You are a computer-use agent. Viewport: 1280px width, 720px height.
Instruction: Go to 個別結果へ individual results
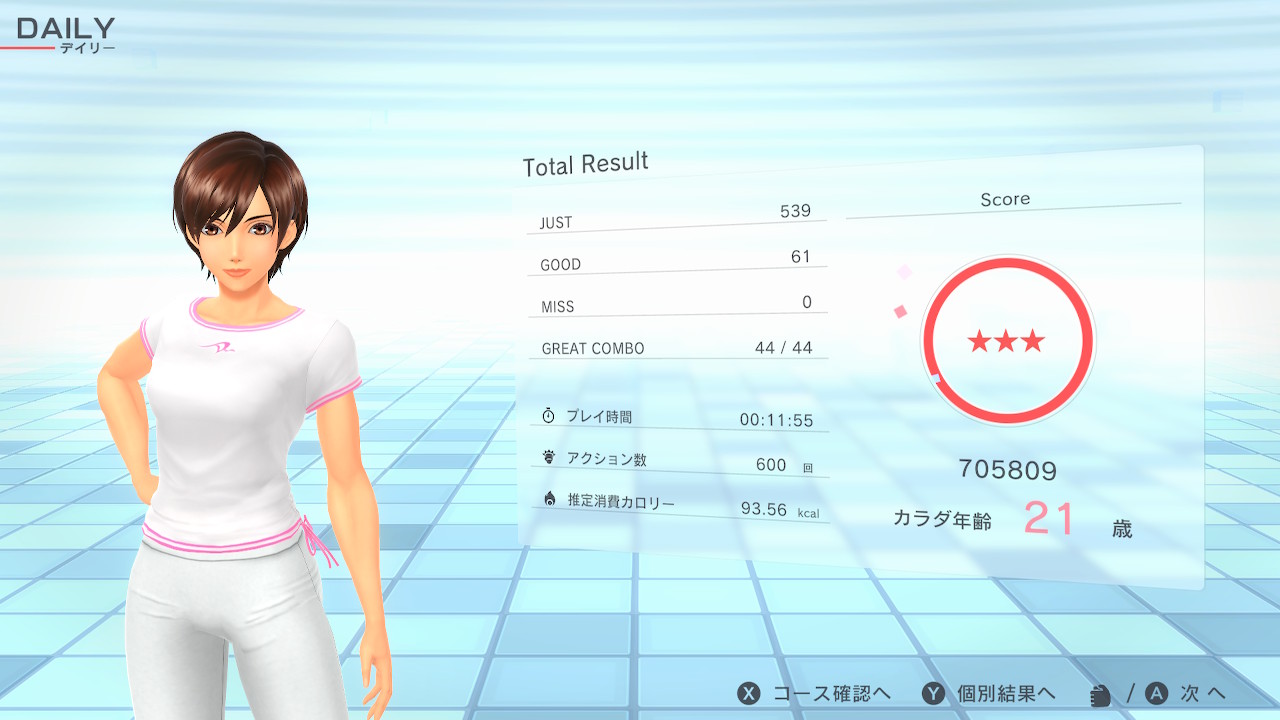click(x=988, y=693)
